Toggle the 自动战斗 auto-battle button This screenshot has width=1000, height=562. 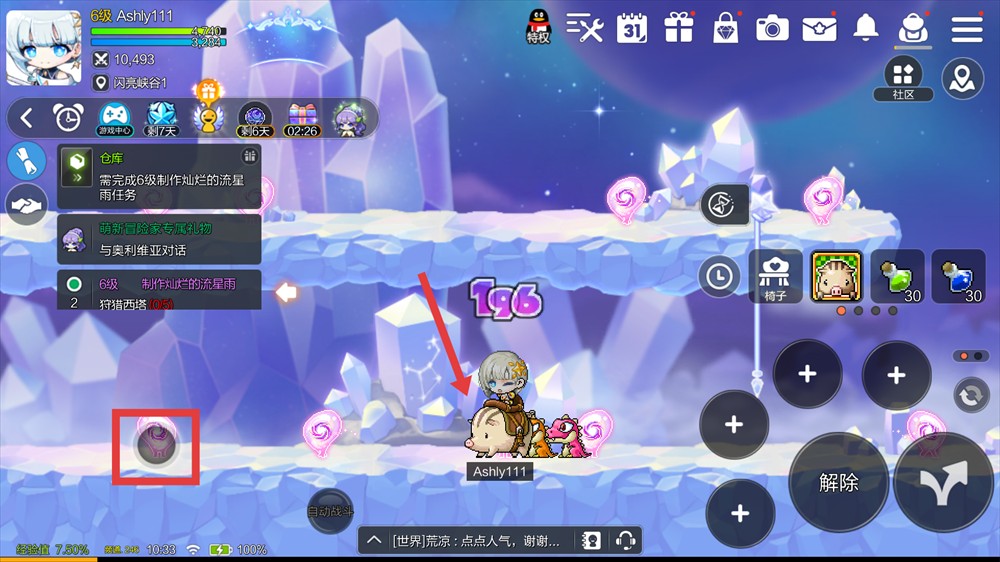point(329,510)
